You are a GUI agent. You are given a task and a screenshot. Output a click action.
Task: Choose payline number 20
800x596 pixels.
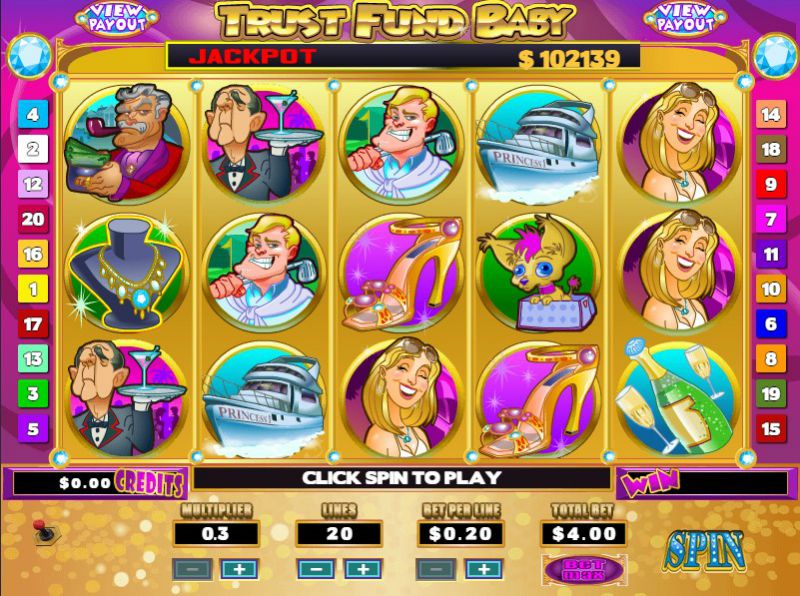(32, 220)
